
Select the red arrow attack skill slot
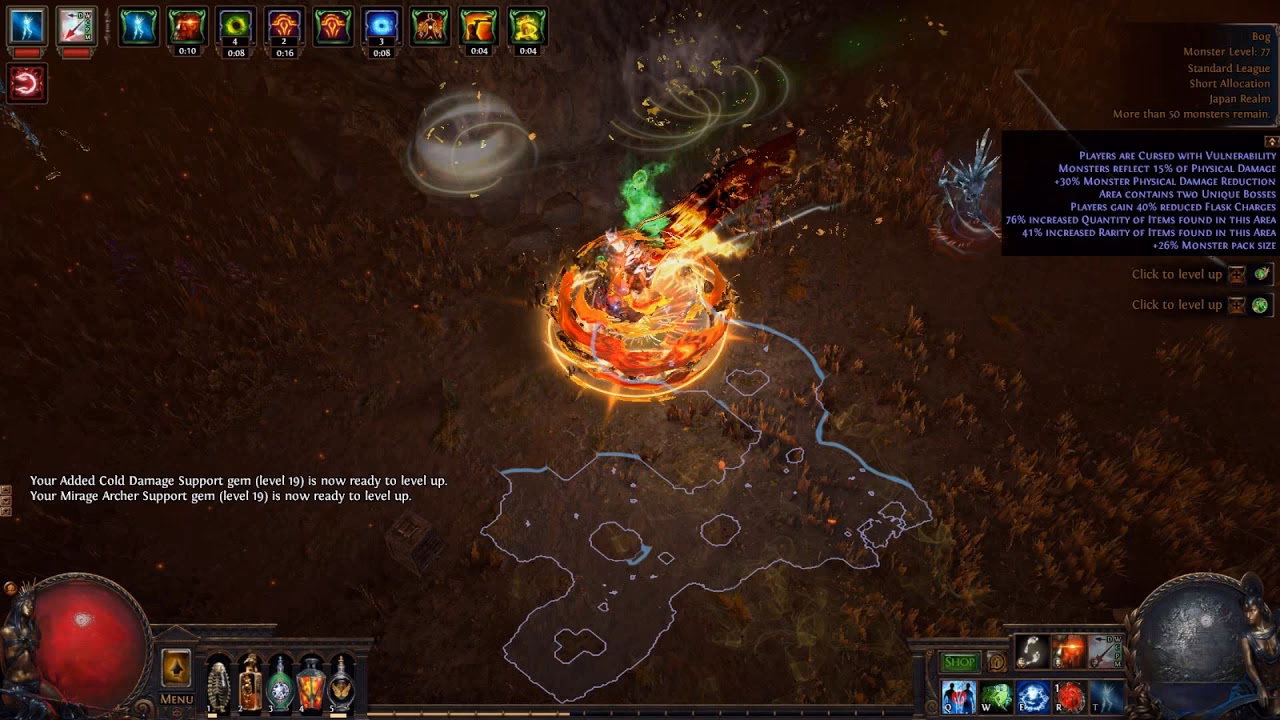pos(1106,652)
